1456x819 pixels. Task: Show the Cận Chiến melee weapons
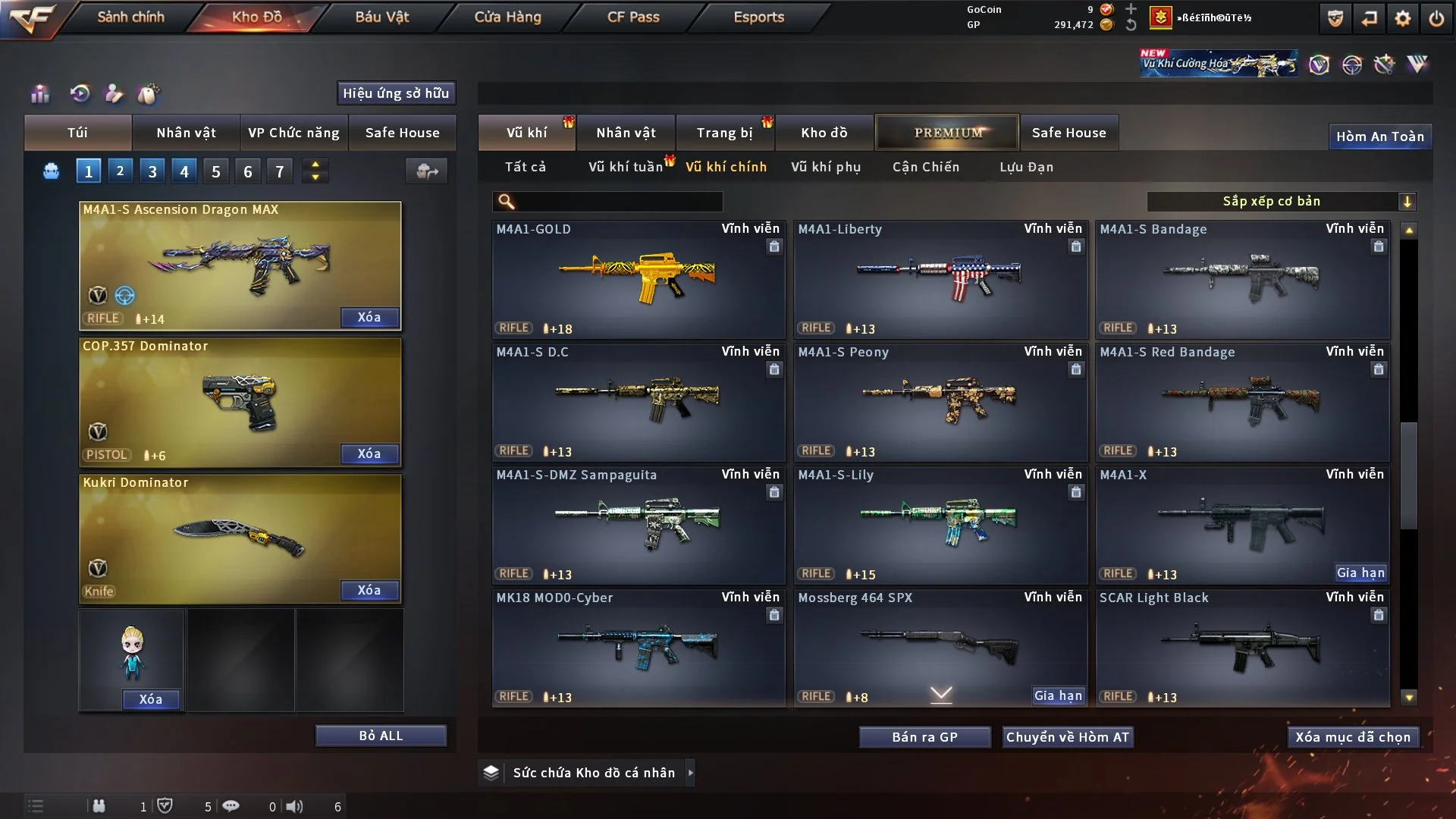click(925, 167)
